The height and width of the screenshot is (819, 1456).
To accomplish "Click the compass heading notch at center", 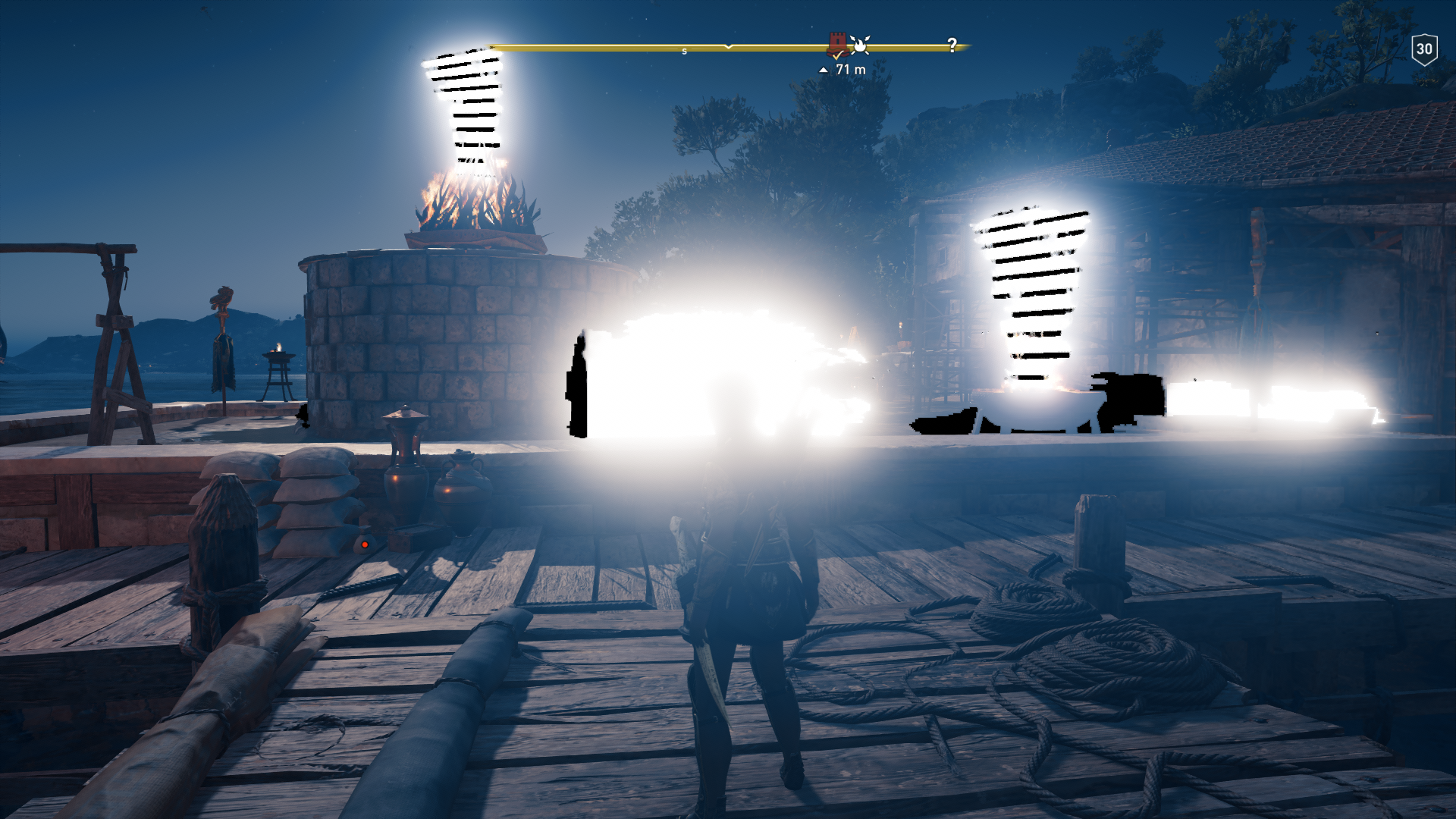I will (728, 48).
